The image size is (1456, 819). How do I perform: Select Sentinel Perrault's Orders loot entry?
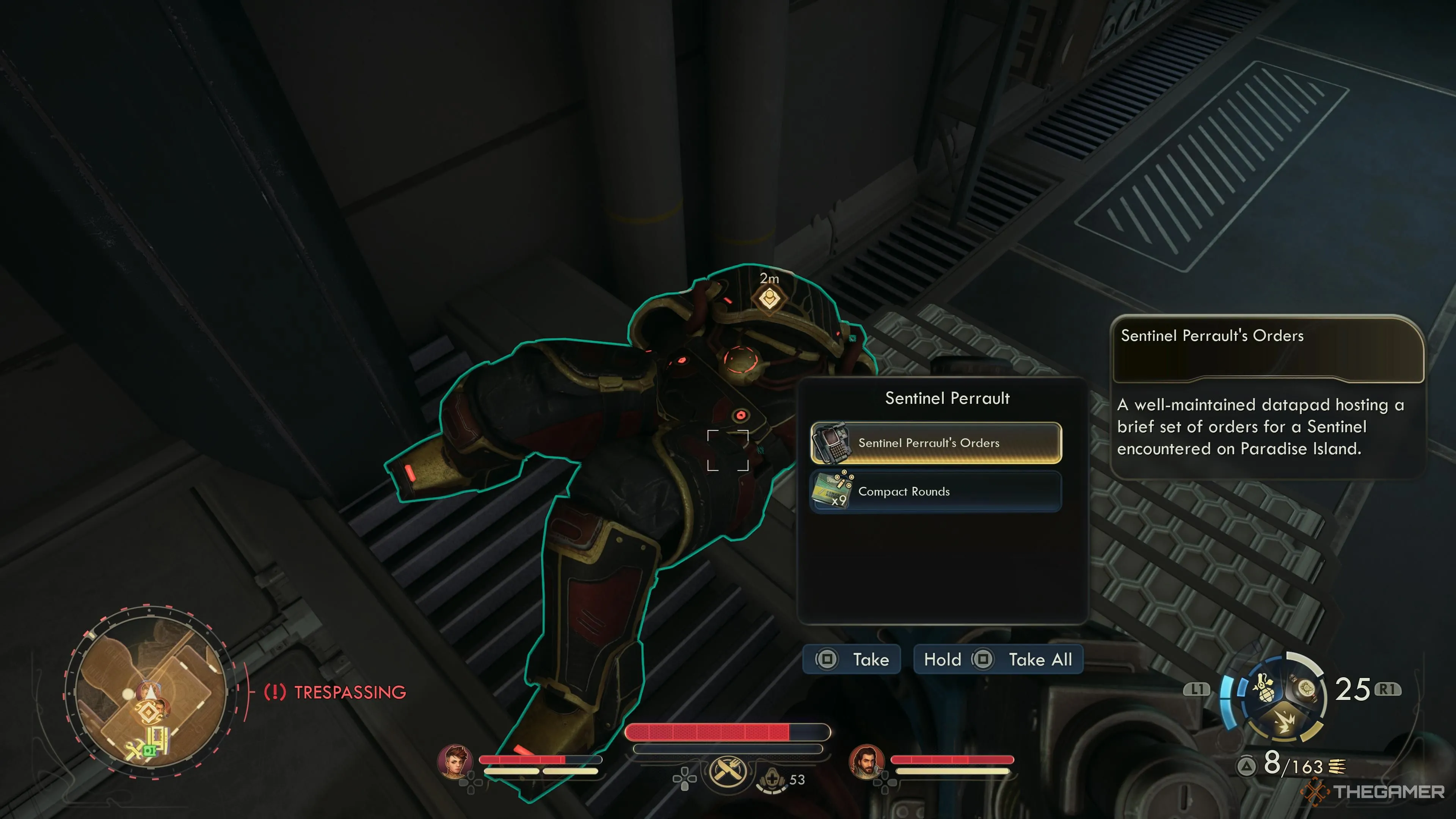[936, 443]
